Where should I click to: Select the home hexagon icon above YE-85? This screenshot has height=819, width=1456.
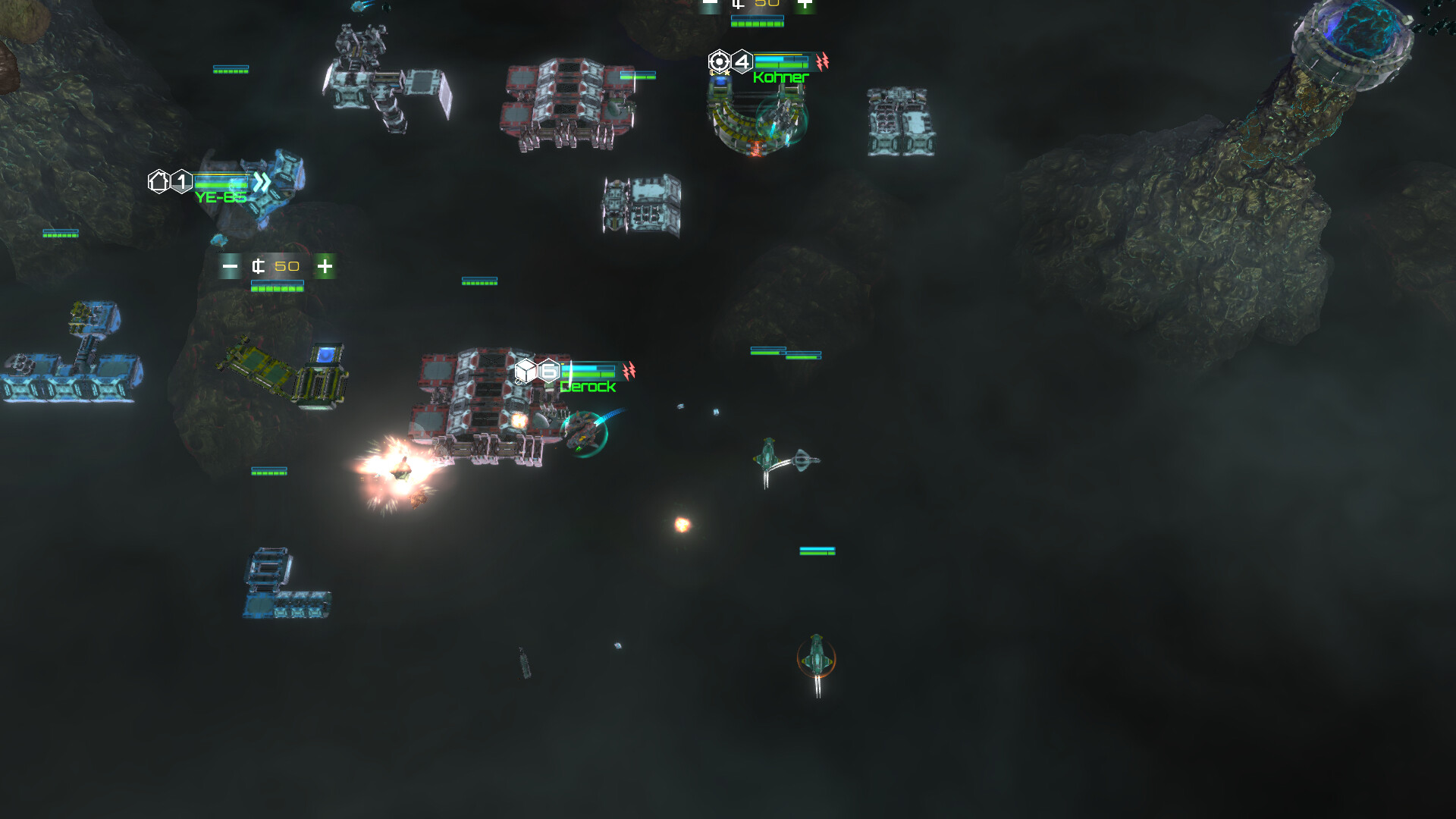(x=159, y=181)
